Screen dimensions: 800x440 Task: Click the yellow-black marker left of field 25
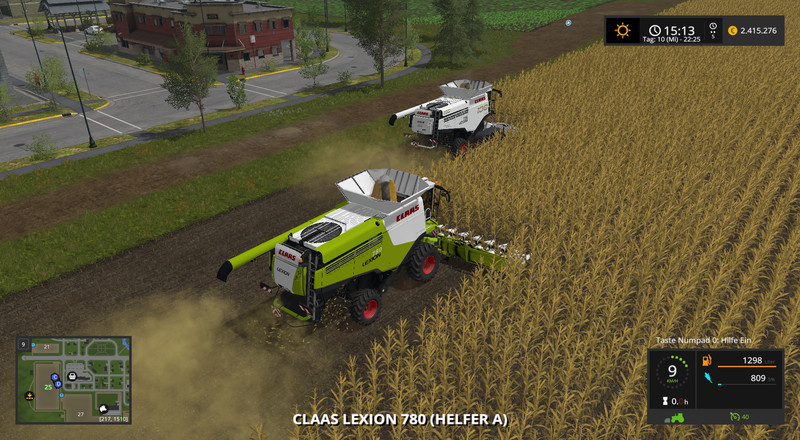30,395
